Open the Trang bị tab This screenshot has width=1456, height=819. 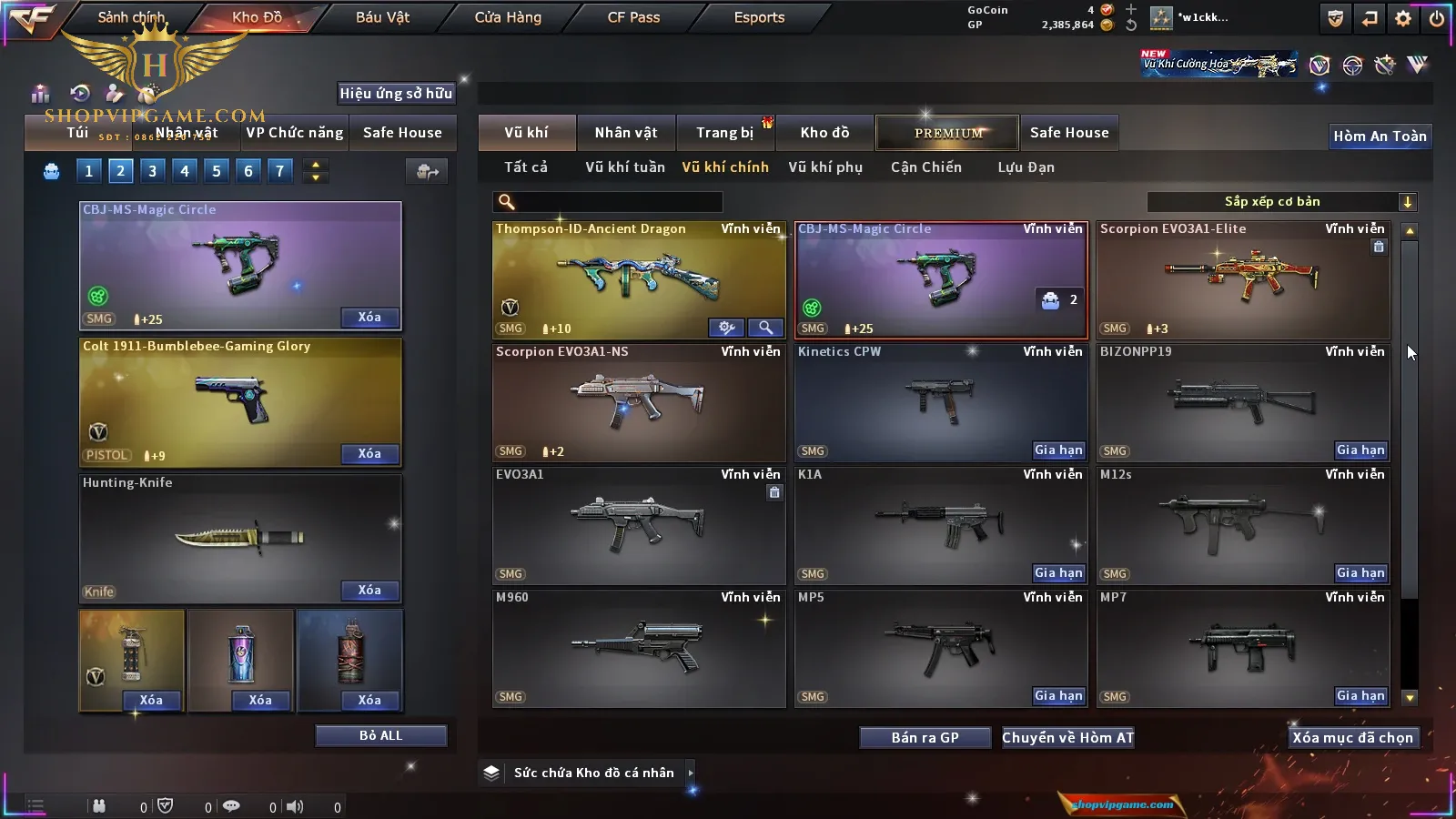click(724, 133)
